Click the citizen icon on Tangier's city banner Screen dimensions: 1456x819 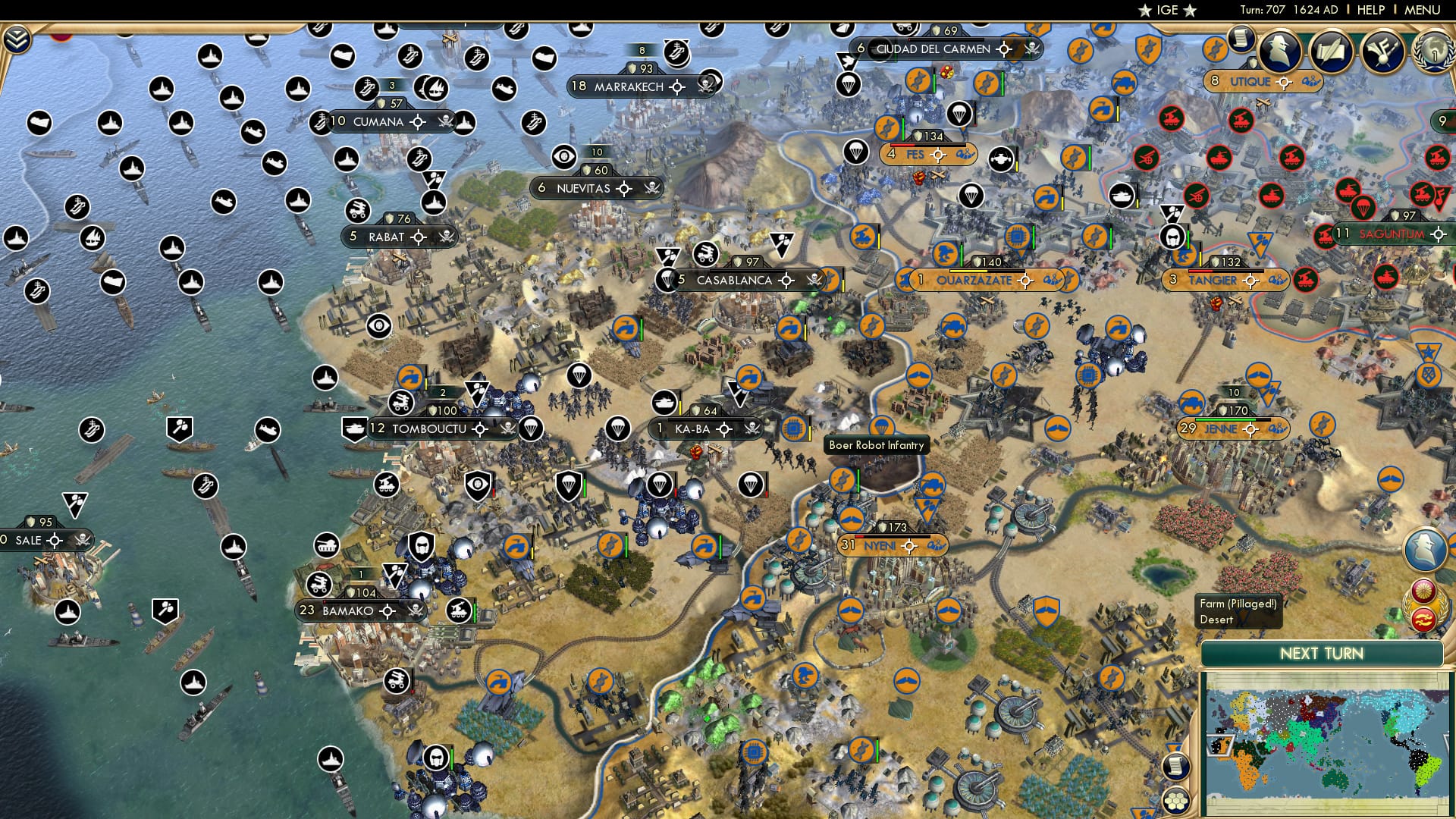[1173, 279]
